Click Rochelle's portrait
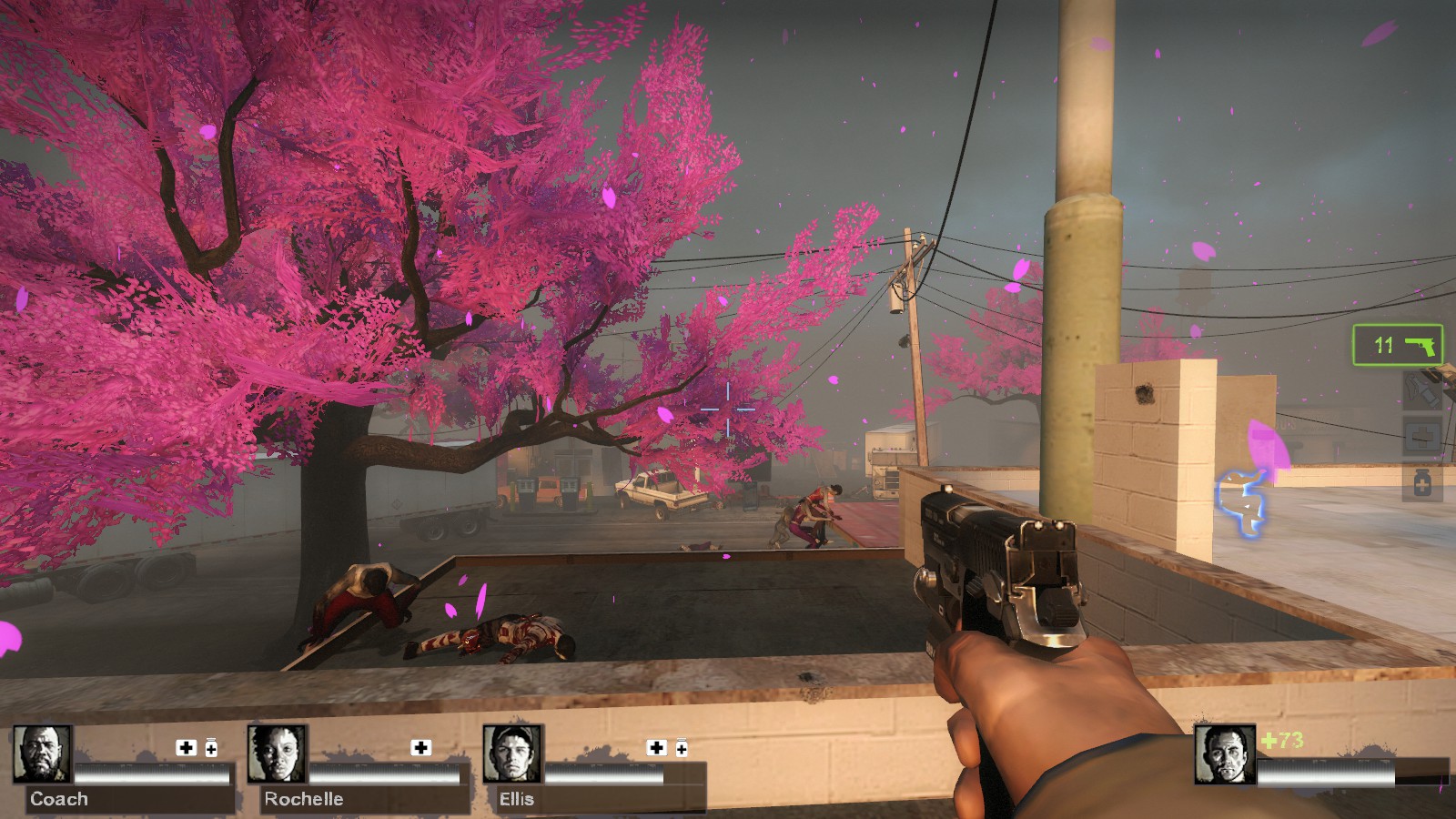Viewport: 1456px width, 819px height. pyautogui.click(x=277, y=753)
